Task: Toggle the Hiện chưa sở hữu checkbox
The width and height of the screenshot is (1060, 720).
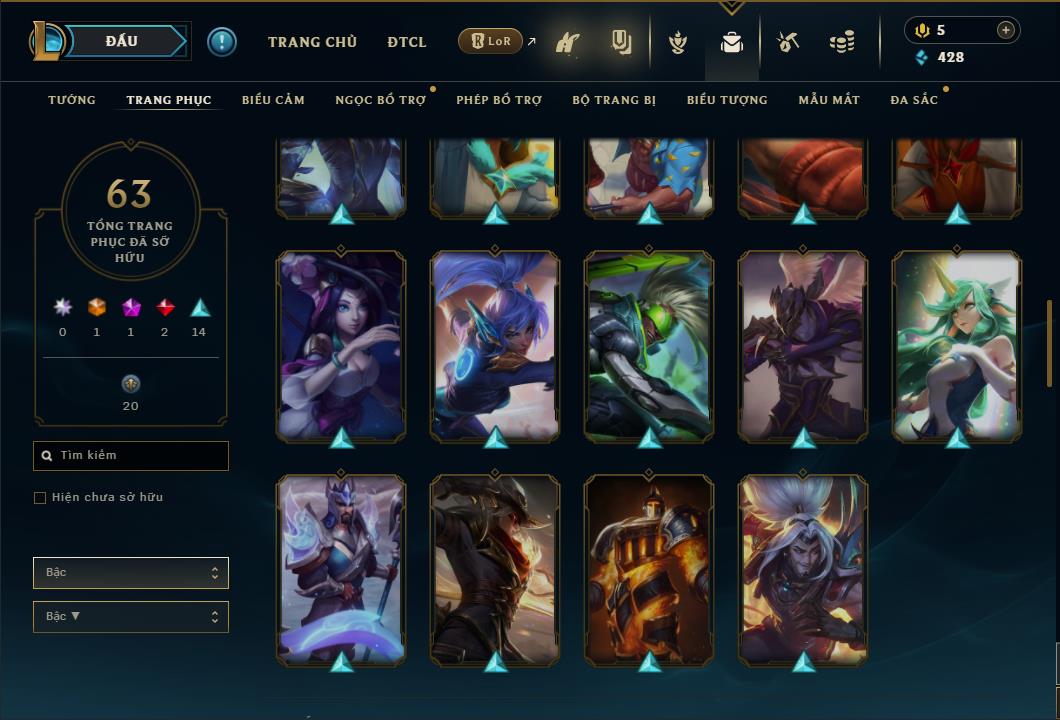Action: (40, 498)
